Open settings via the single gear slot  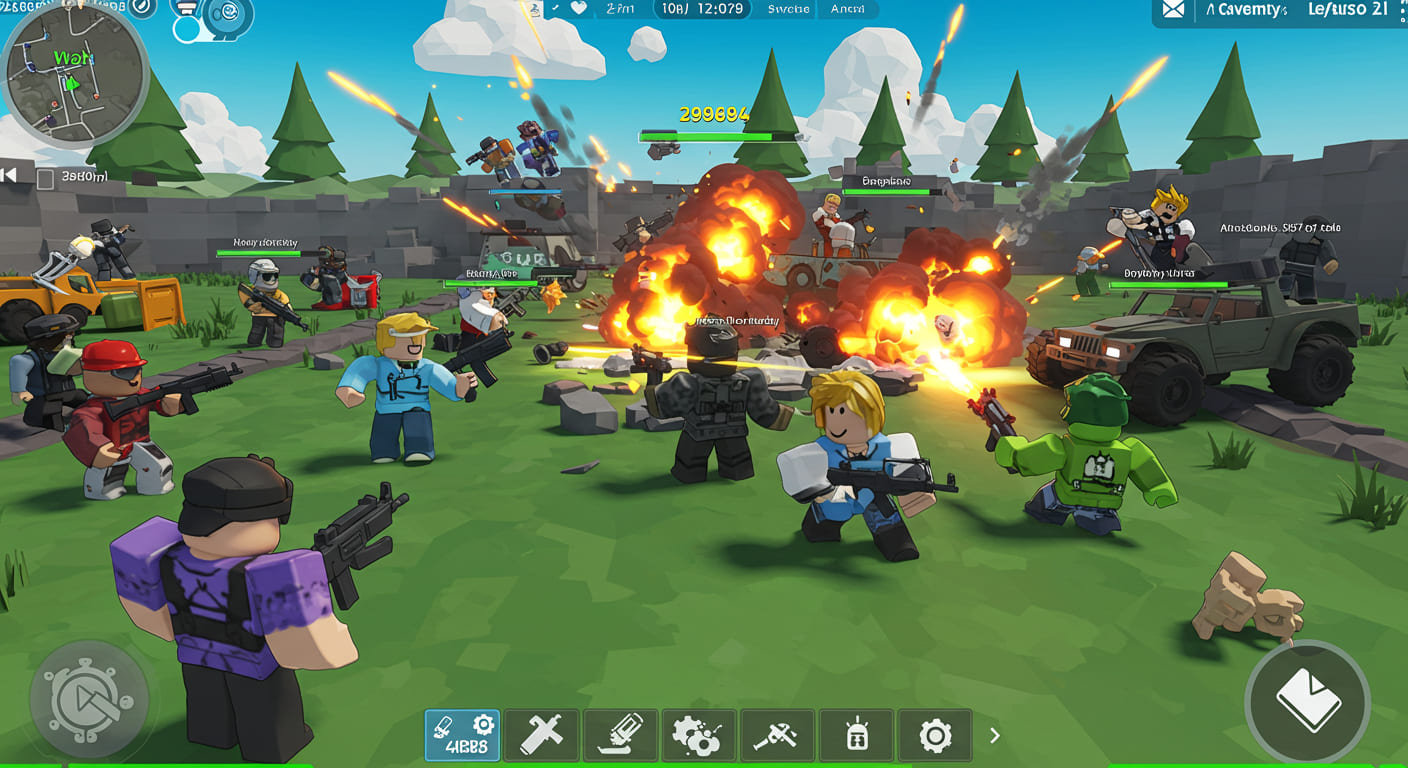[934, 736]
